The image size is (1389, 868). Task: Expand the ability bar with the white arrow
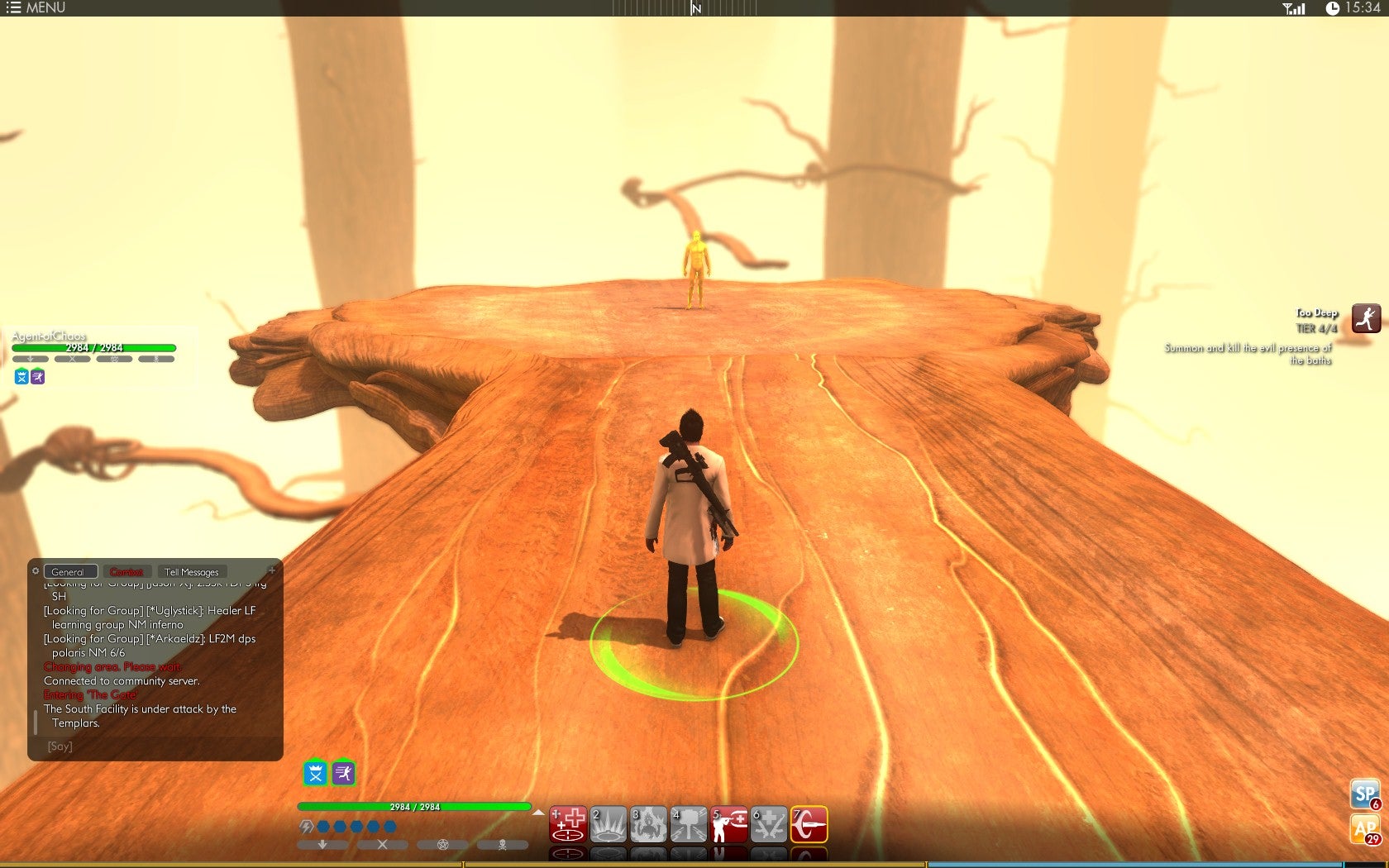coord(538,813)
